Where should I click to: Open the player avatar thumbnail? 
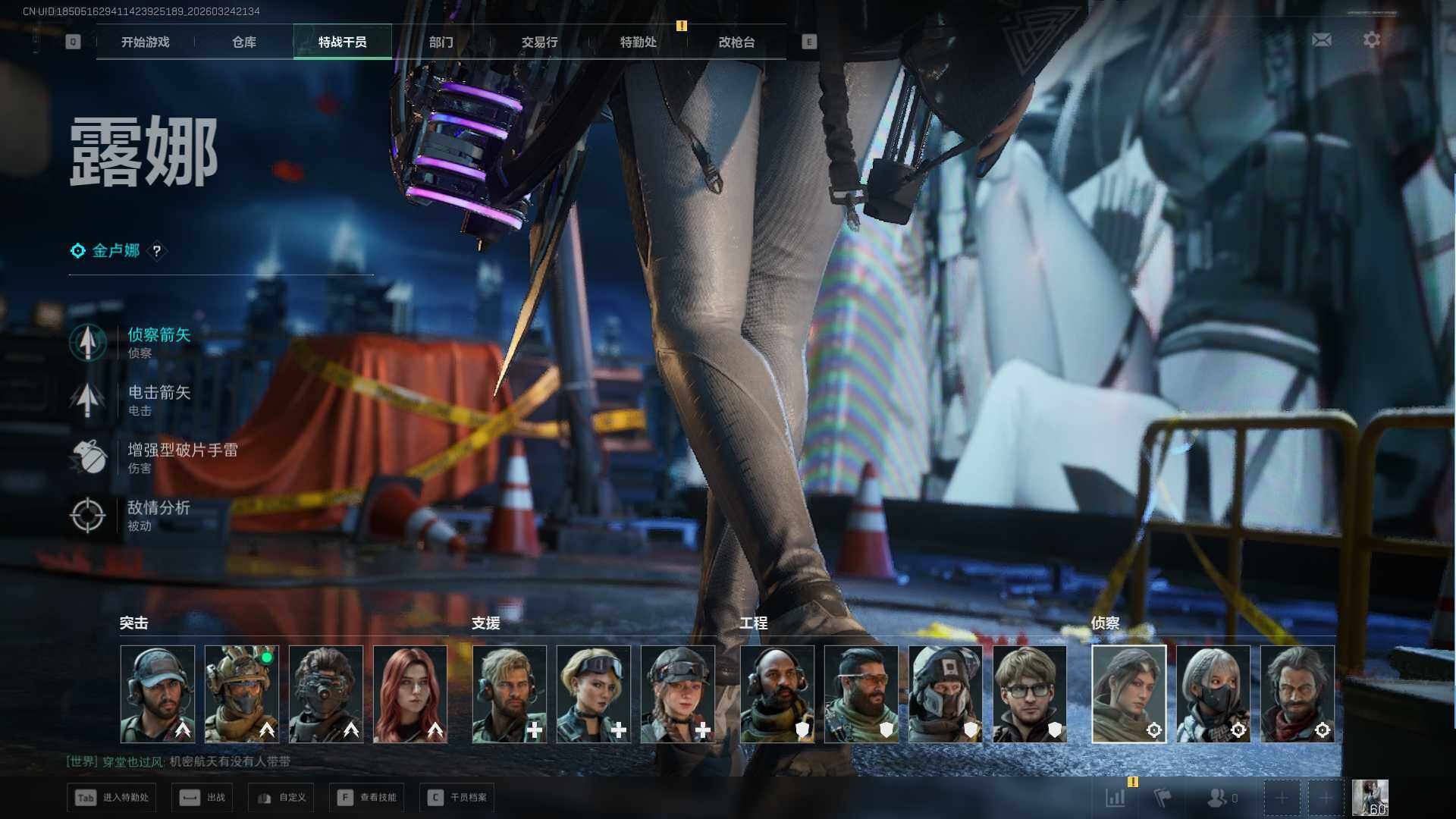coord(1370,798)
